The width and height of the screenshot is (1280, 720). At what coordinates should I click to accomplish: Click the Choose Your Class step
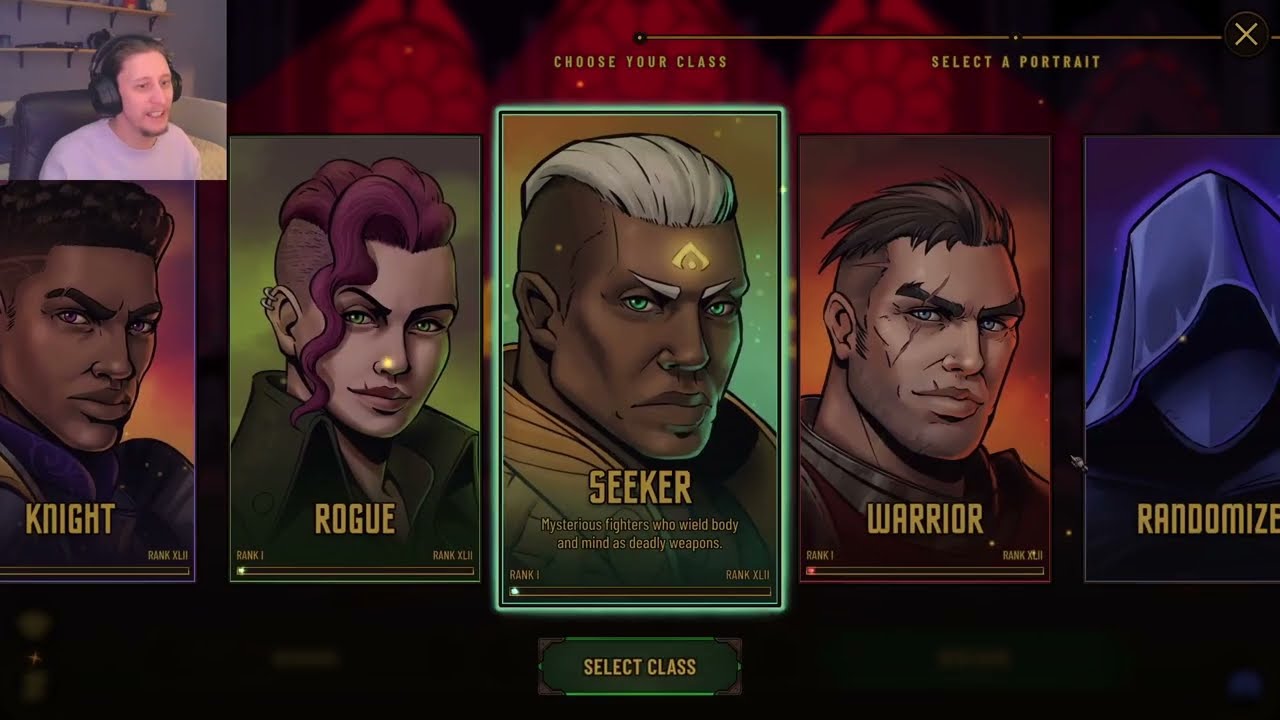pyautogui.click(x=640, y=61)
